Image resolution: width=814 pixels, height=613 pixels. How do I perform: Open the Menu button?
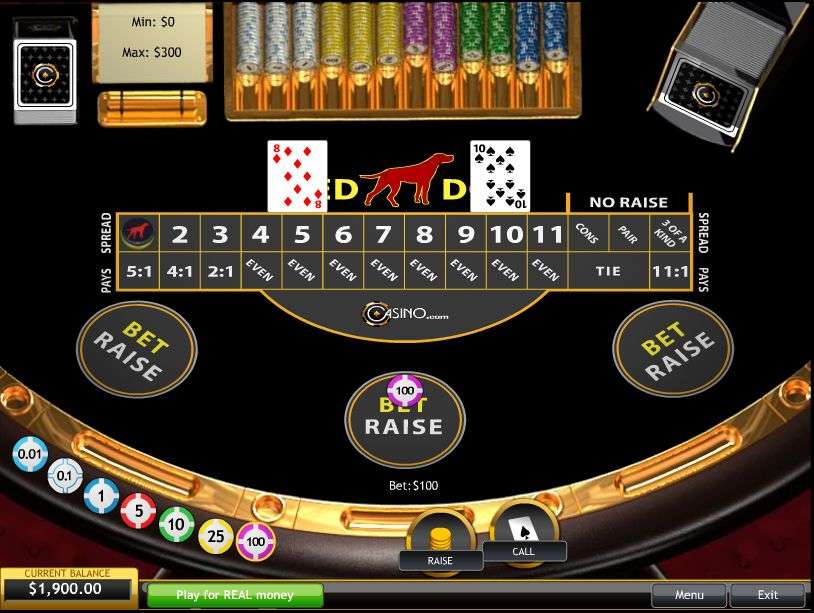pyautogui.click(x=689, y=595)
